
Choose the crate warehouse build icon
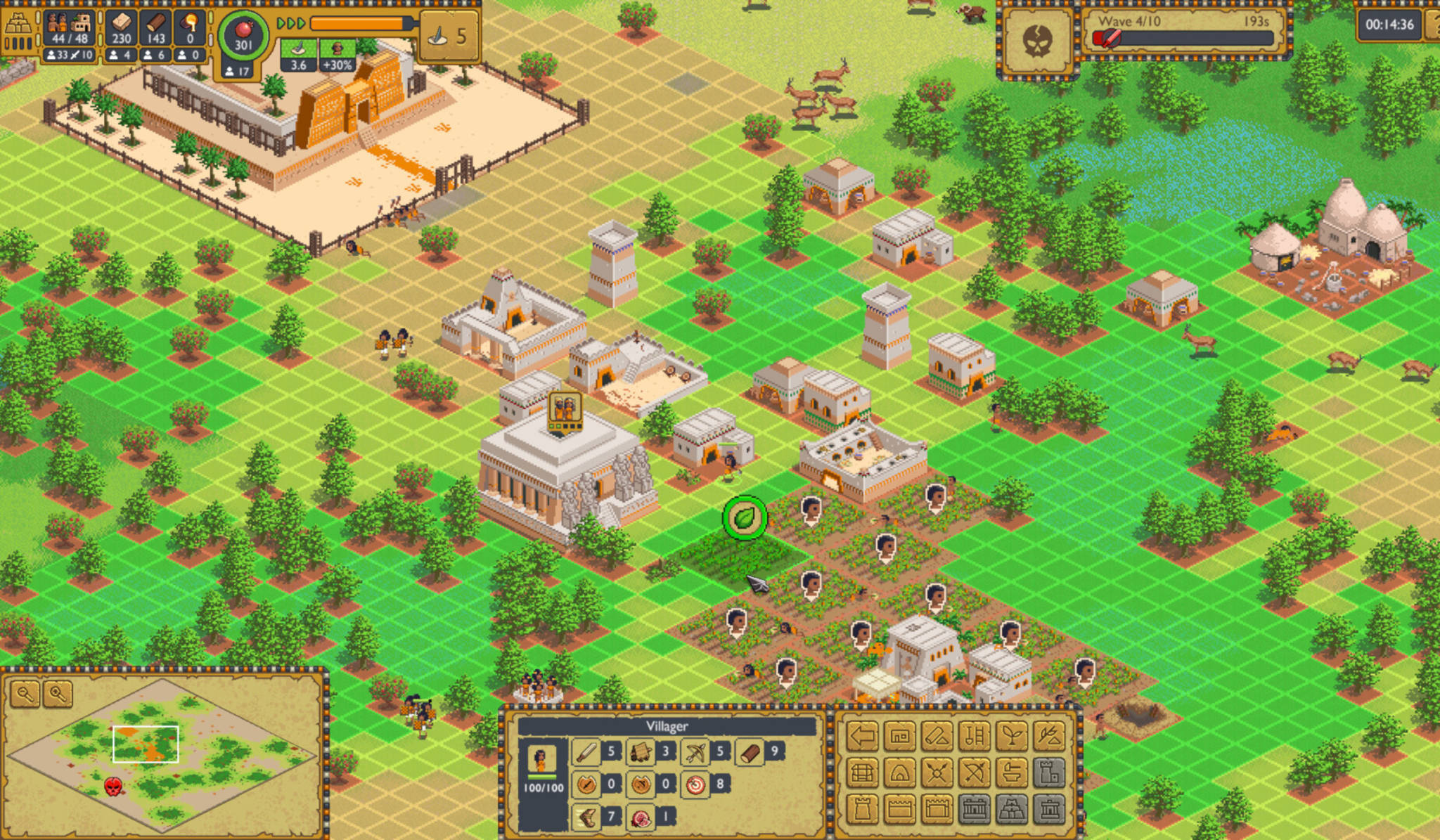(863, 773)
